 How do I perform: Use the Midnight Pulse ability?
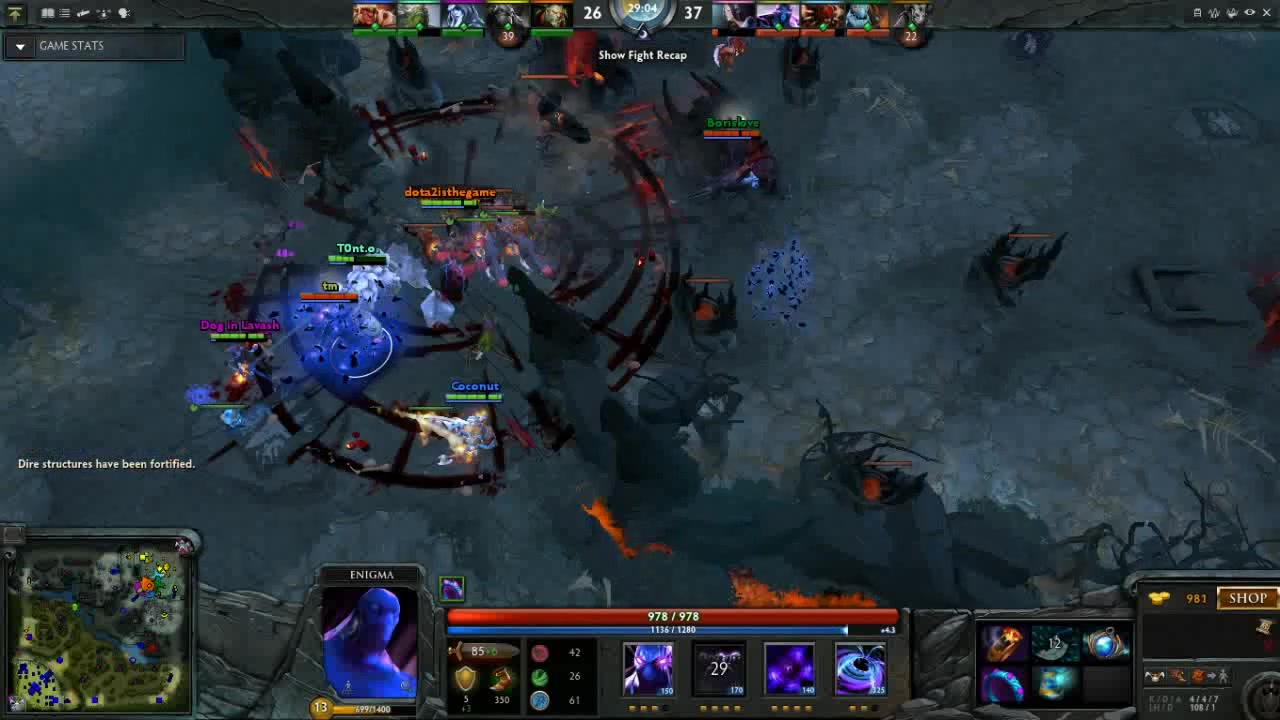point(789,668)
